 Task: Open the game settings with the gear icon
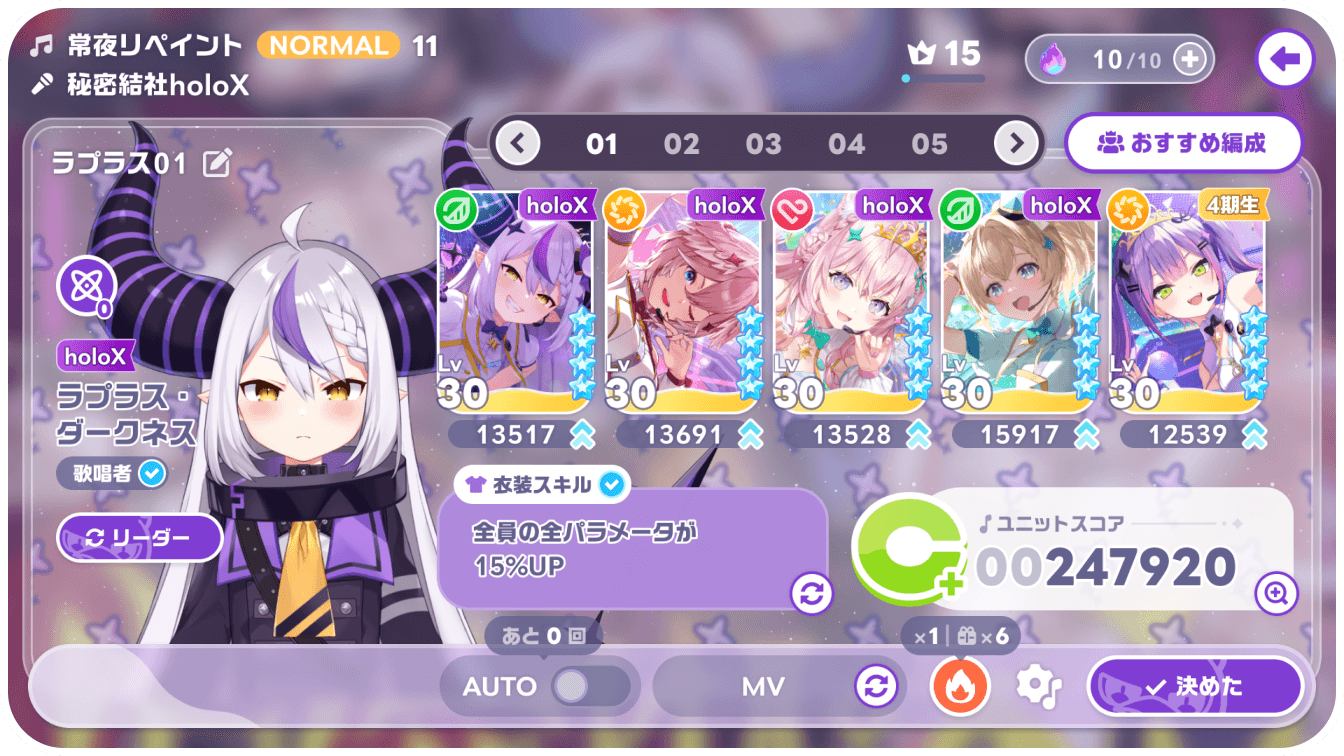1037,686
